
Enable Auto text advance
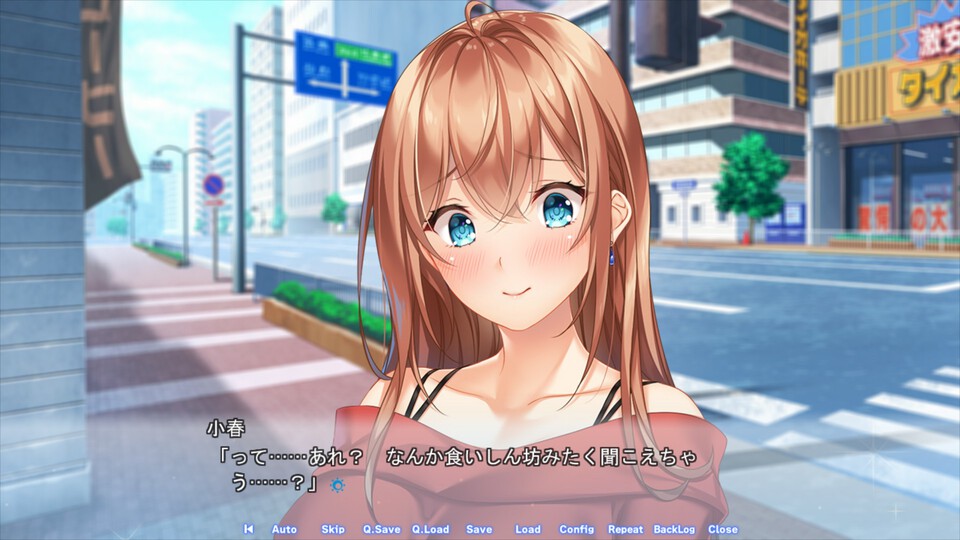[284, 529]
